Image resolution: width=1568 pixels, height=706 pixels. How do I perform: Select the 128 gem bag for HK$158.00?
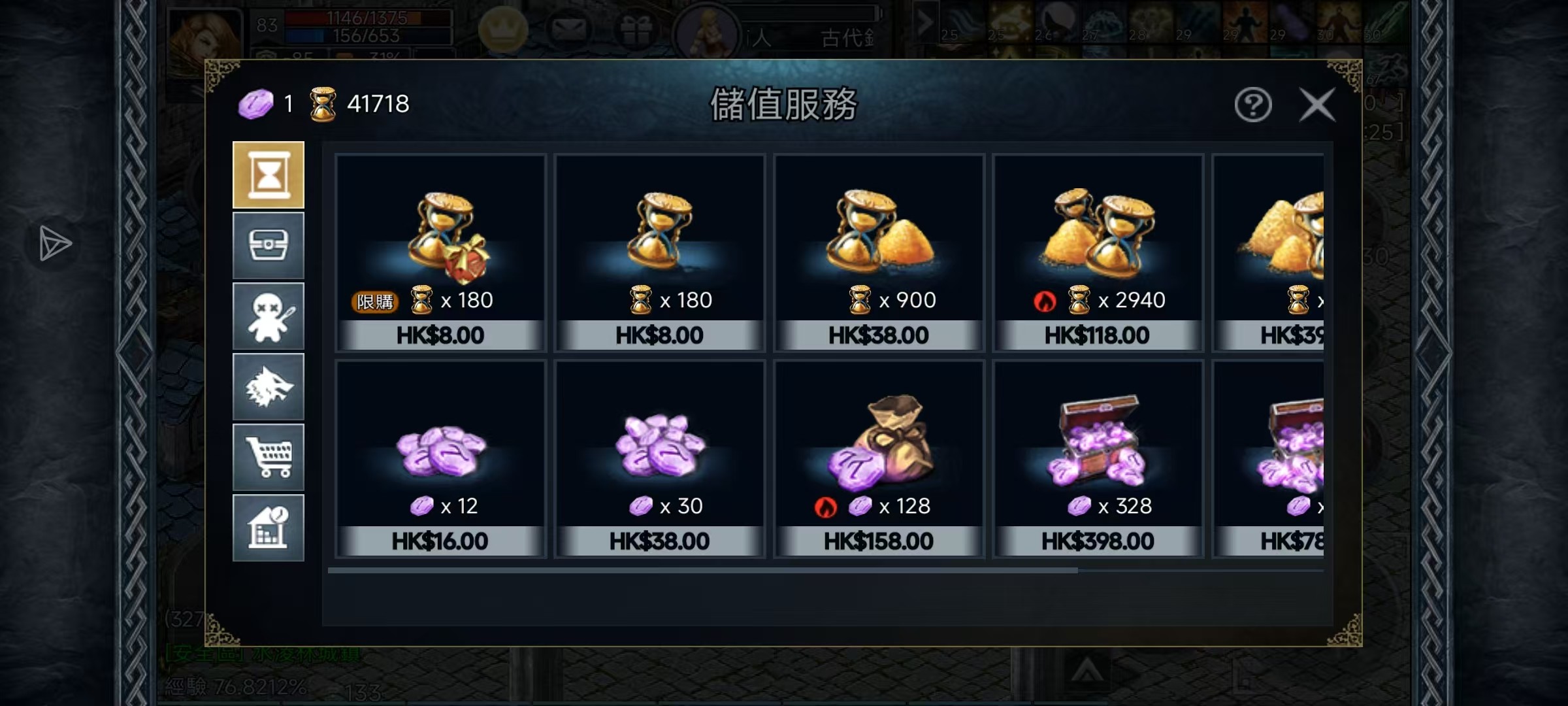coord(879,459)
